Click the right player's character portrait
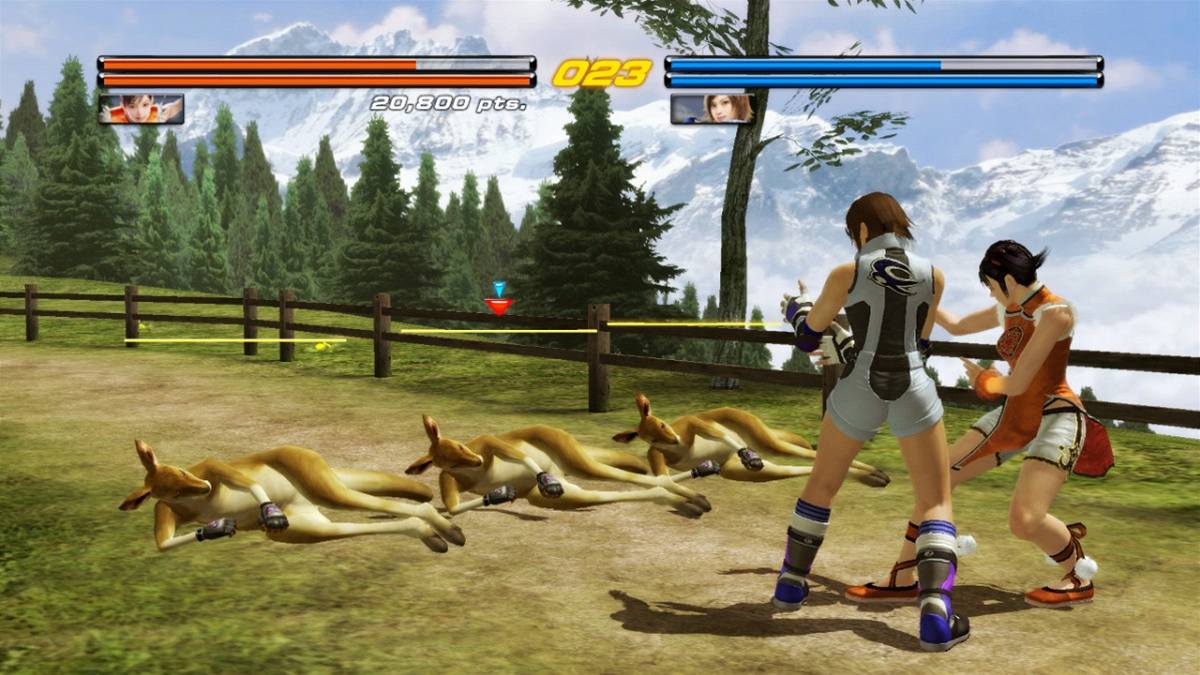 pyautogui.click(x=712, y=108)
